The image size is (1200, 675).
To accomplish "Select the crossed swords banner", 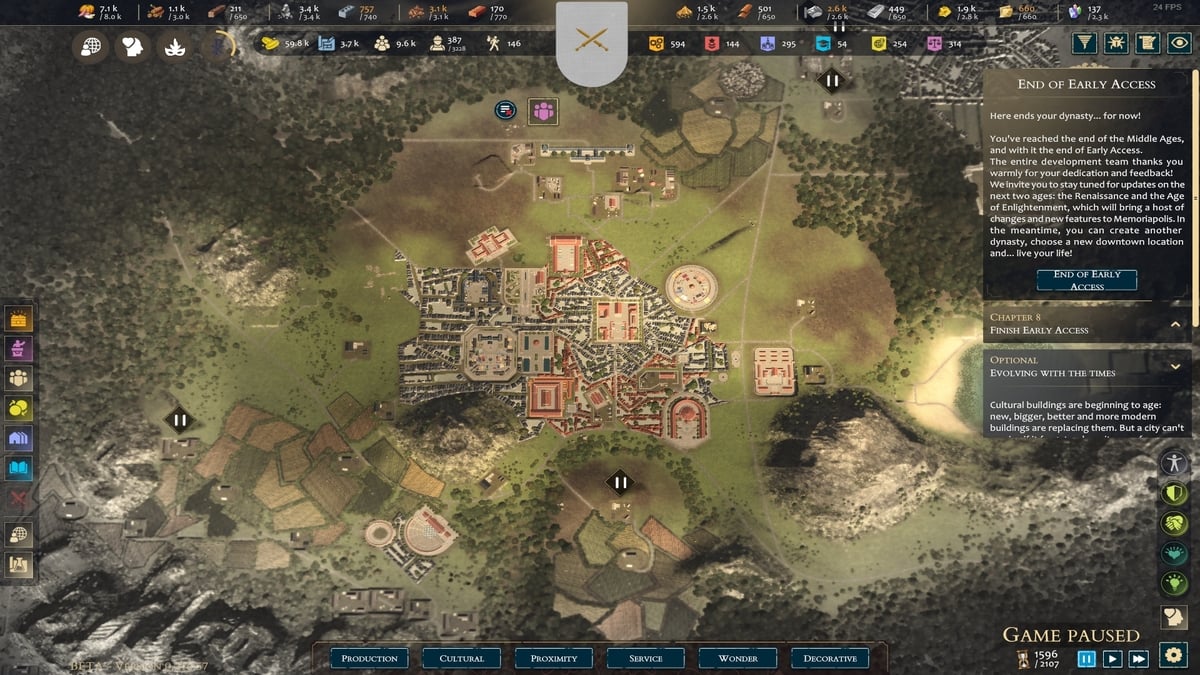I will point(592,41).
